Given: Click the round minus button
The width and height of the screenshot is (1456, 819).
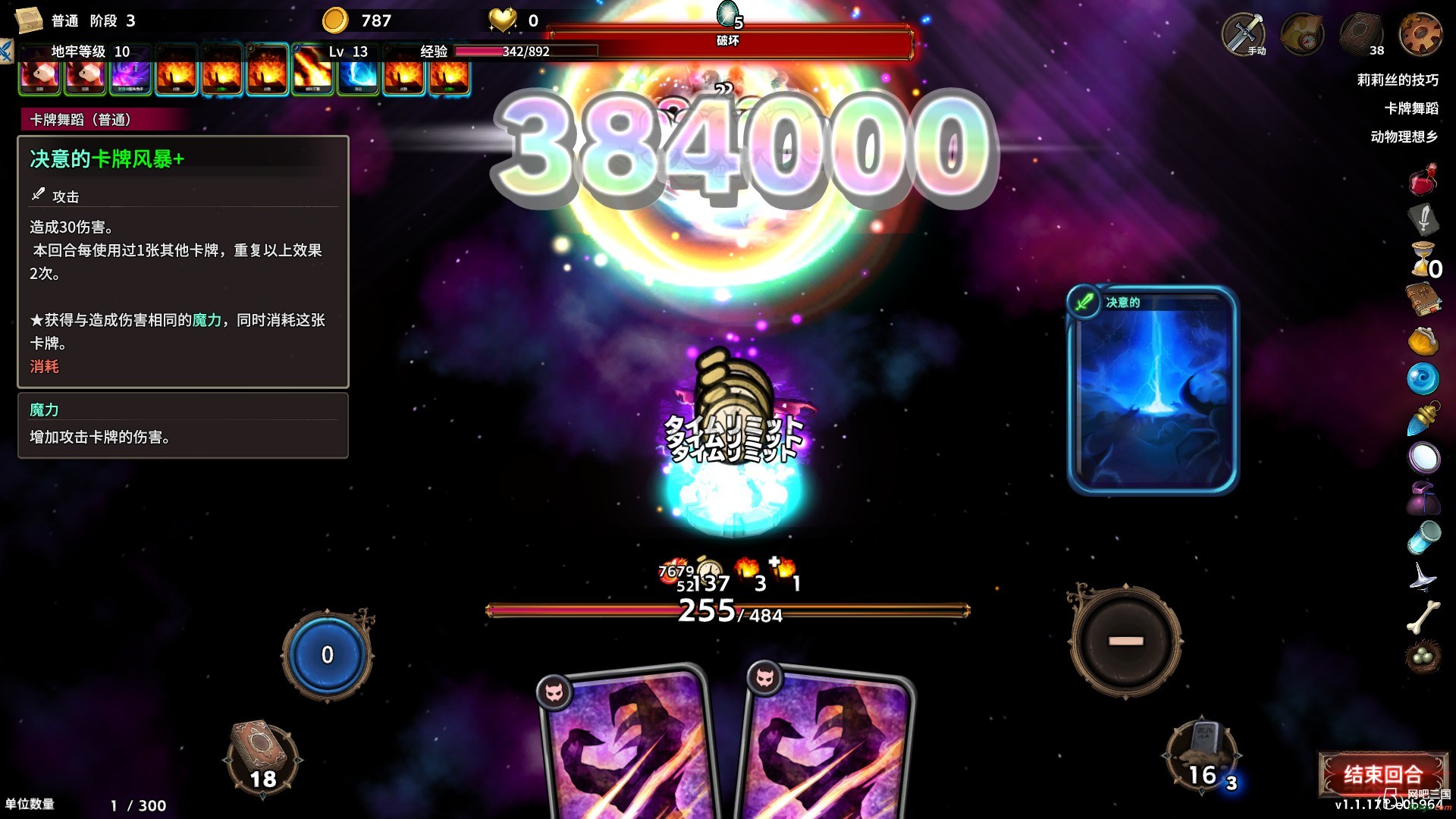Looking at the screenshot, I should tap(1125, 641).
